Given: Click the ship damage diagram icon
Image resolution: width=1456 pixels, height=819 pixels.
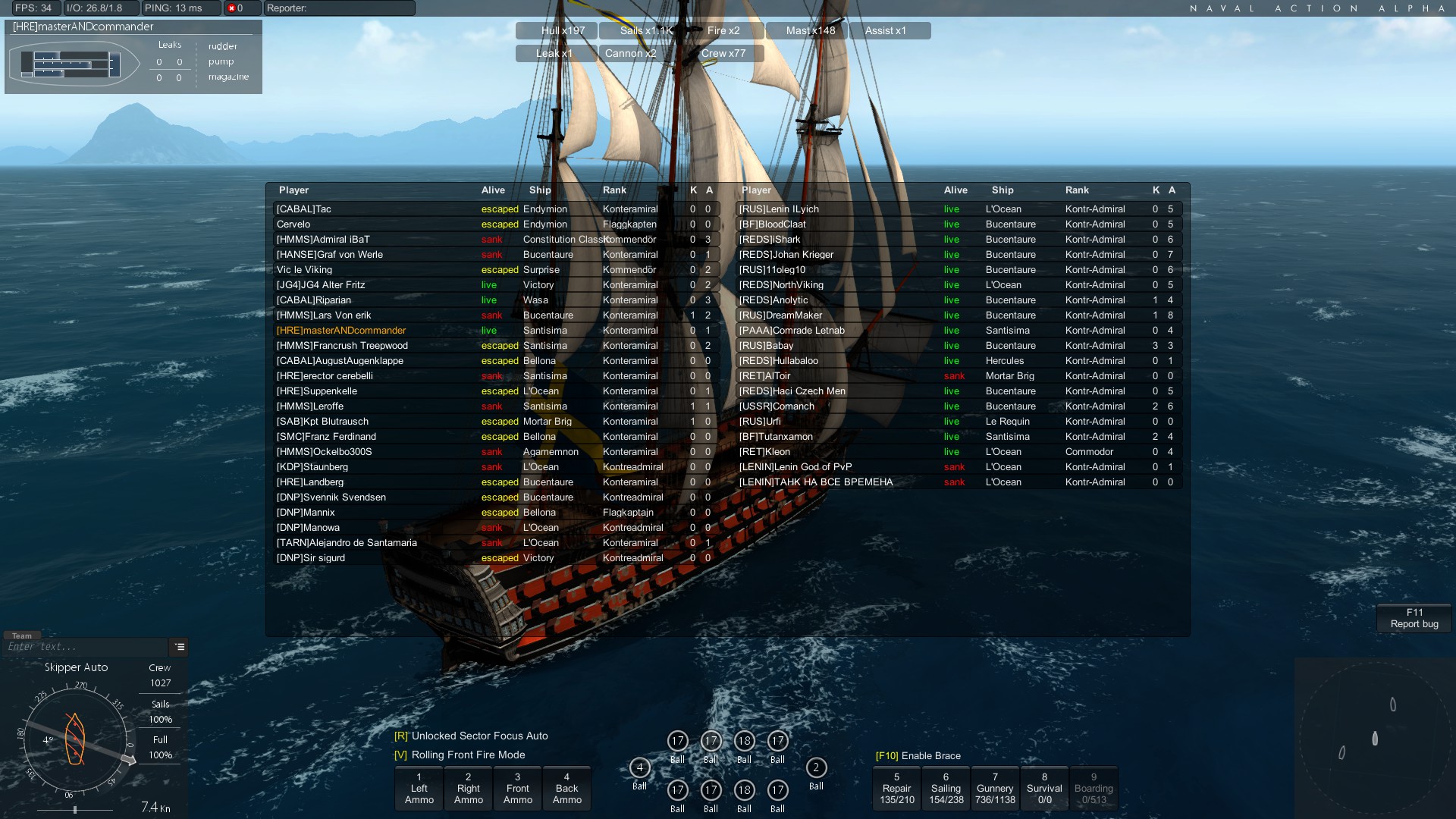Looking at the screenshot, I should click(74, 64).
